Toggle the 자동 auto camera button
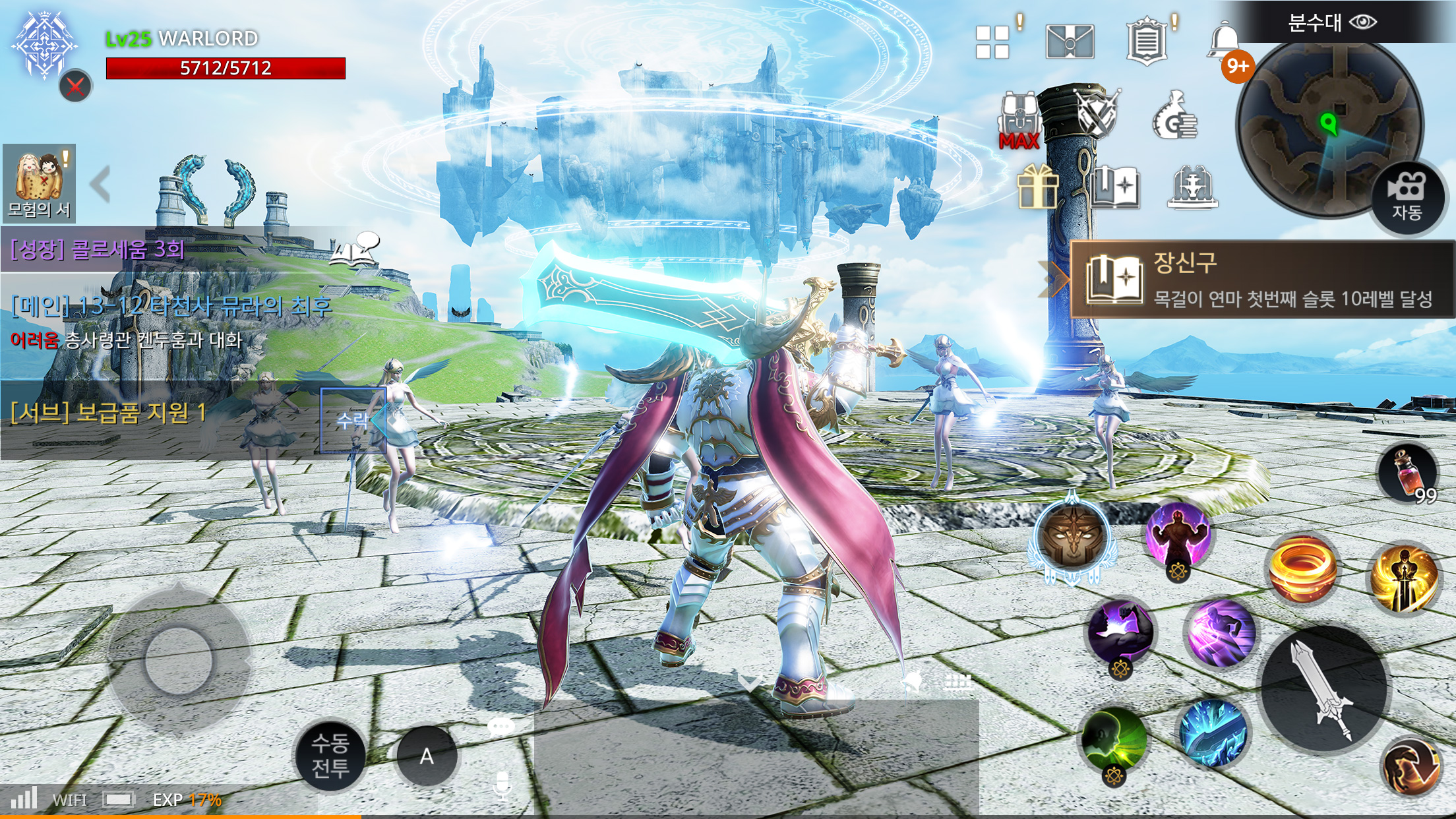The image size is (1456, 819). coord(1406,197)
